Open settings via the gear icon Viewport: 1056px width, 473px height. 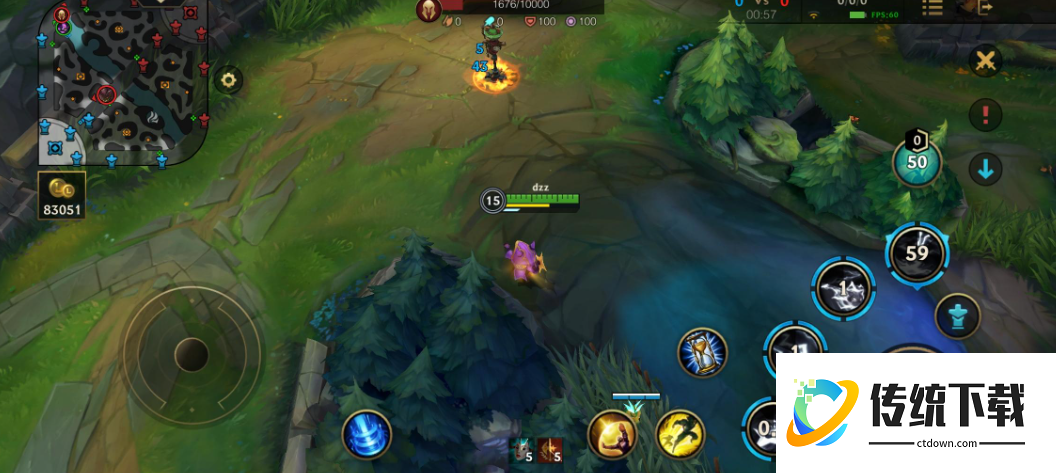[x=229, y=80]
